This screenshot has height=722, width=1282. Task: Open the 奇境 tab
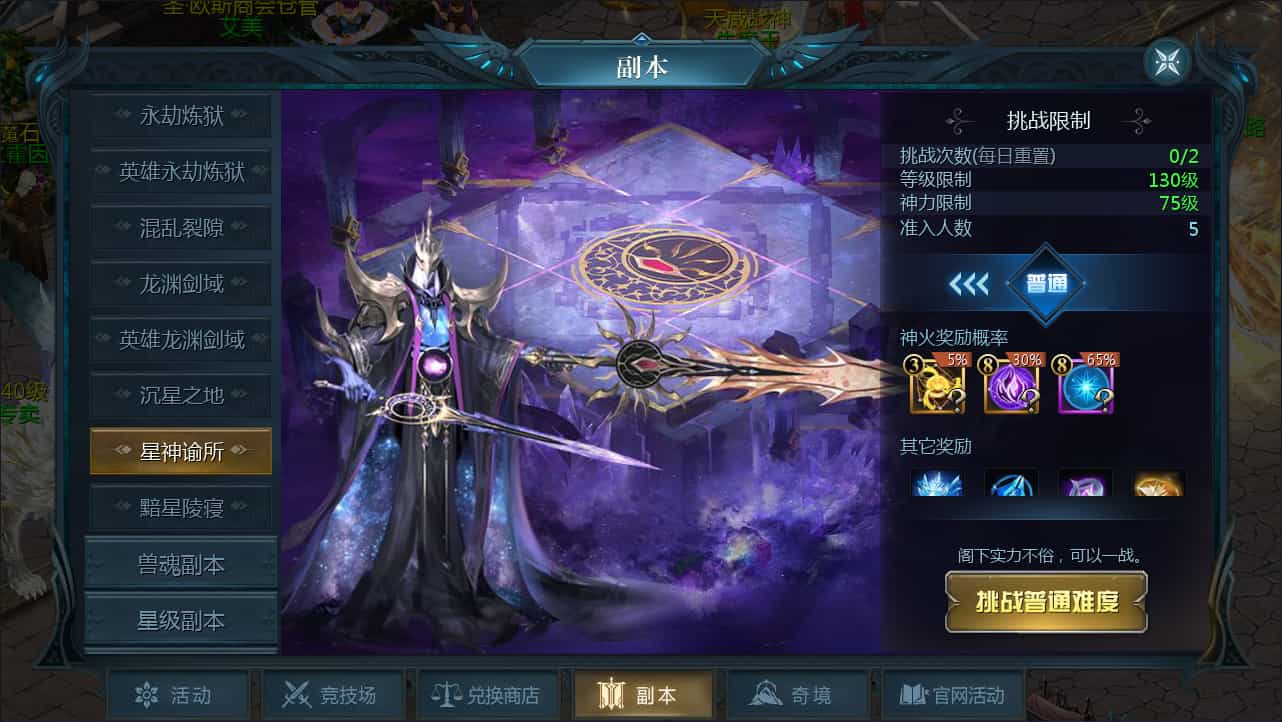(797, 694)
